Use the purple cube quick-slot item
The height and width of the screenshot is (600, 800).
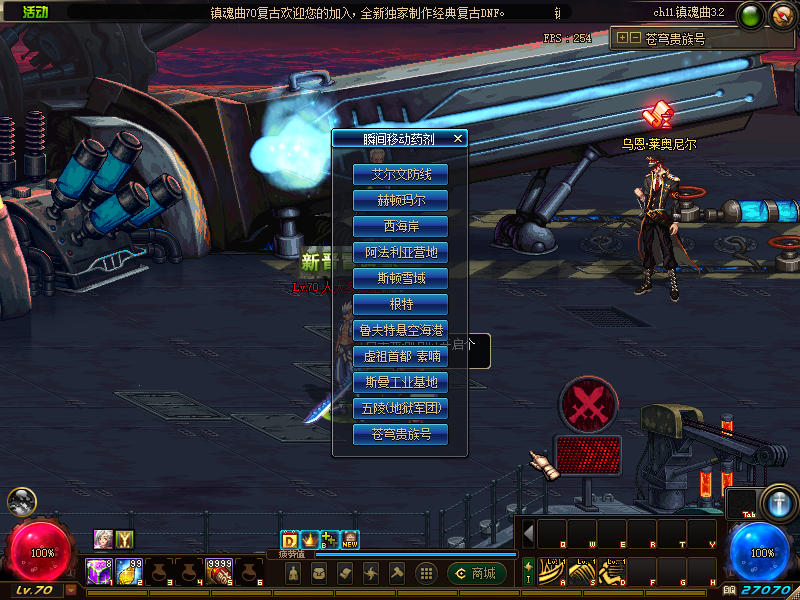coord(98,572)
